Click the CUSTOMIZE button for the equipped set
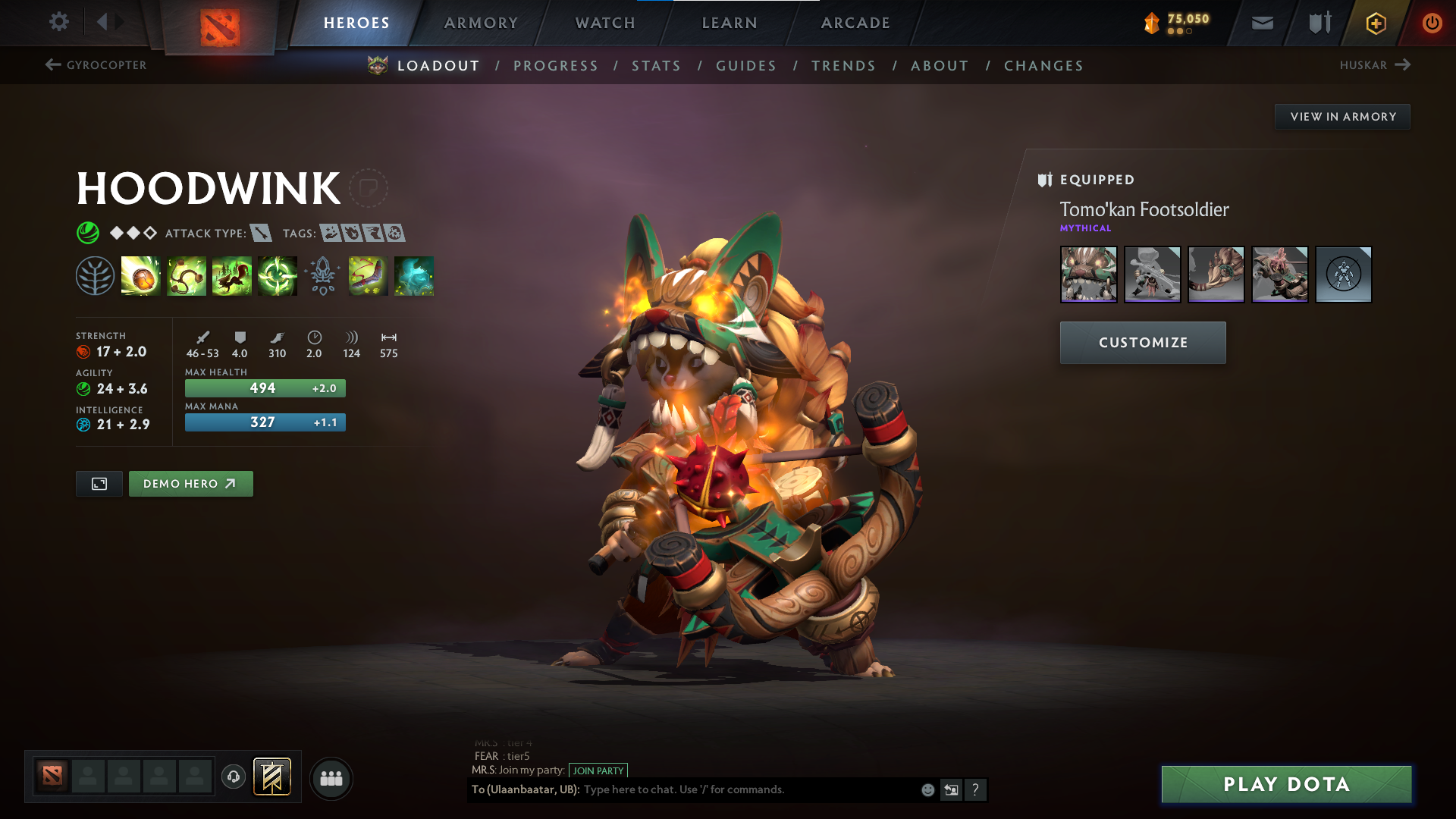Image resolution: width=1456 pixels, height=819 pixels. click(1142, 342)
